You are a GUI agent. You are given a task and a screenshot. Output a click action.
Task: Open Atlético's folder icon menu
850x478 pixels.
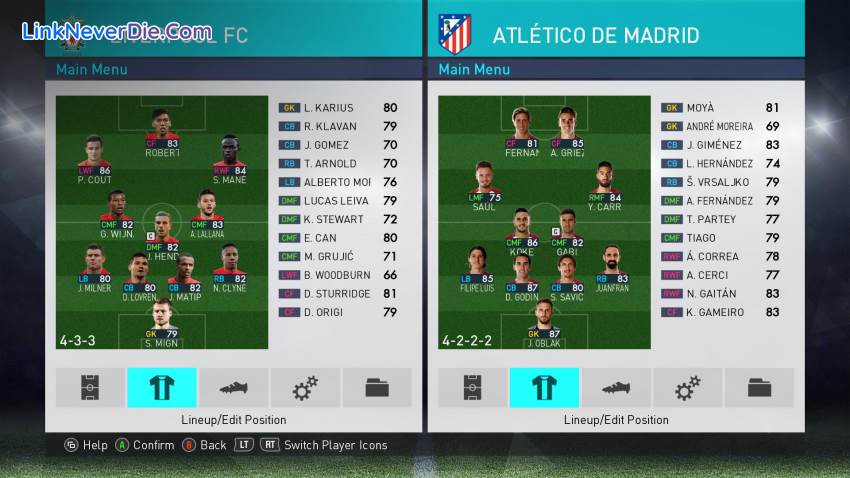[x=759, y=388]
